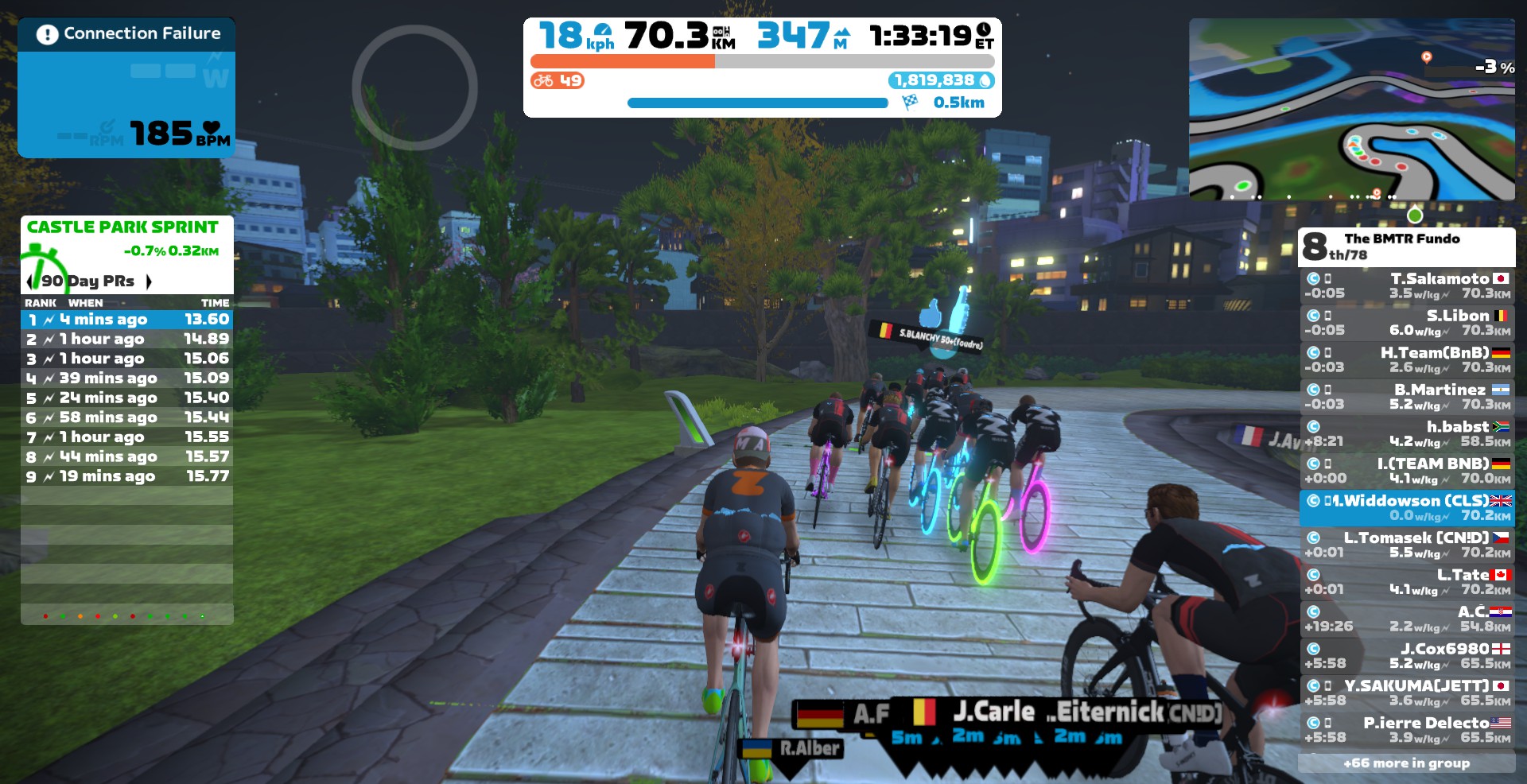Select rider S.Libon in the rider list
This screenshot has width=1527, height=784.
tap(1406, 323)
